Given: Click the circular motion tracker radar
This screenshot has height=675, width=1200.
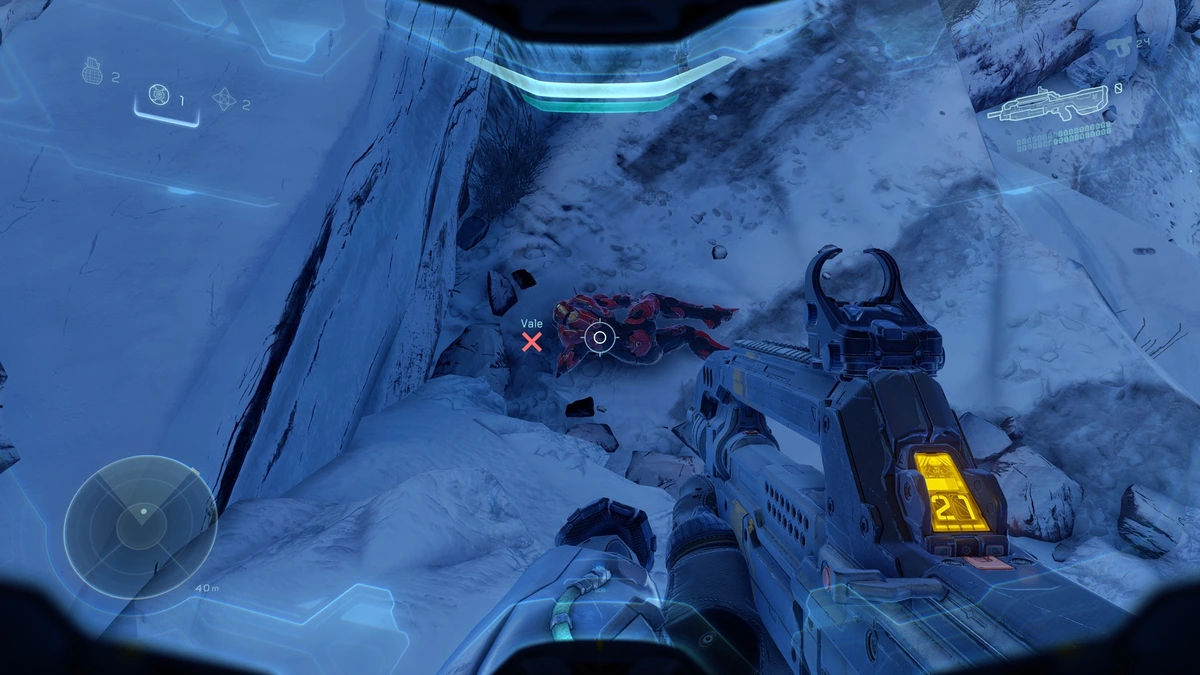Looking at the screenshot, I should coord(140,526).
